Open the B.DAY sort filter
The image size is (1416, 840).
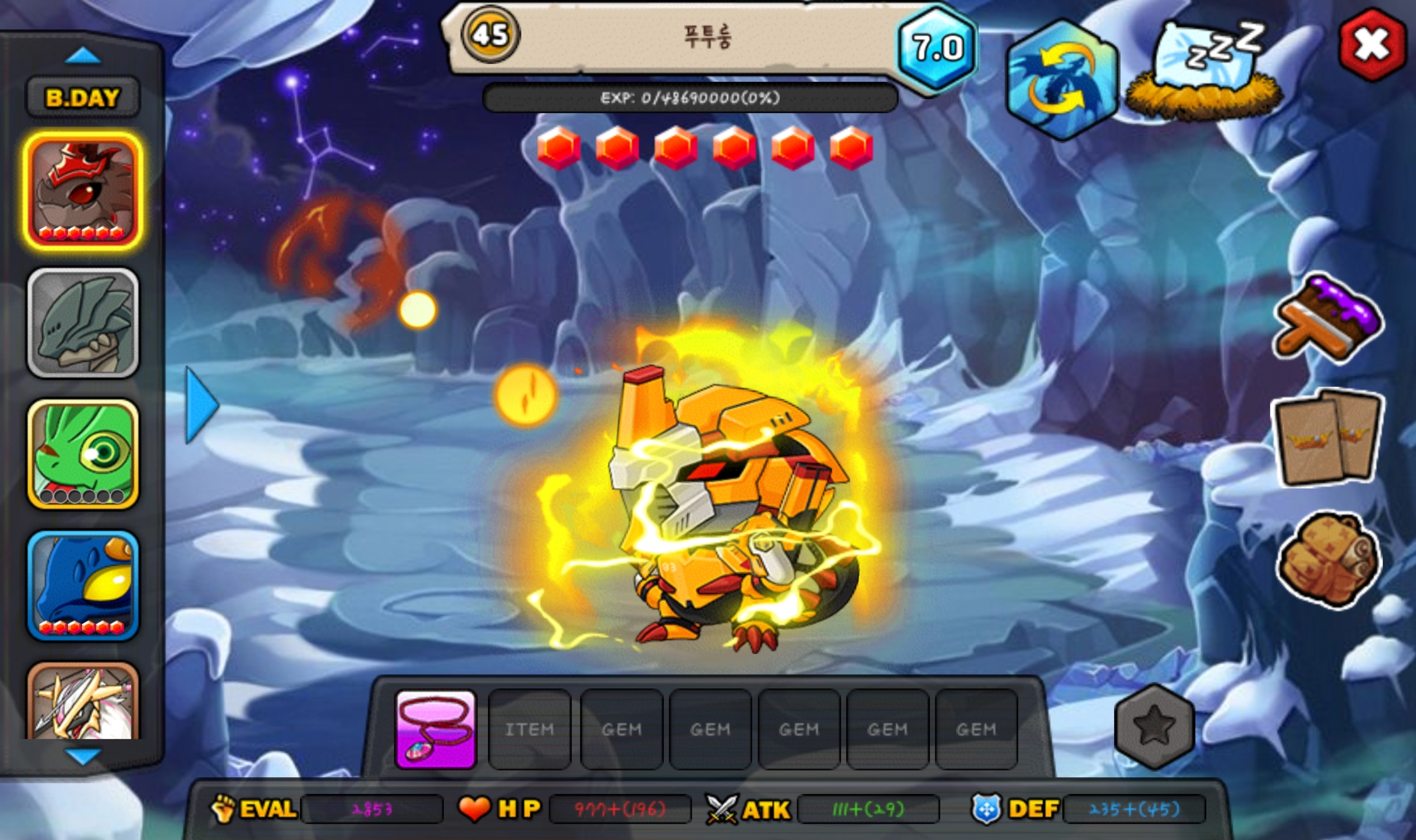pyautogui.click(x=83, y=98)
